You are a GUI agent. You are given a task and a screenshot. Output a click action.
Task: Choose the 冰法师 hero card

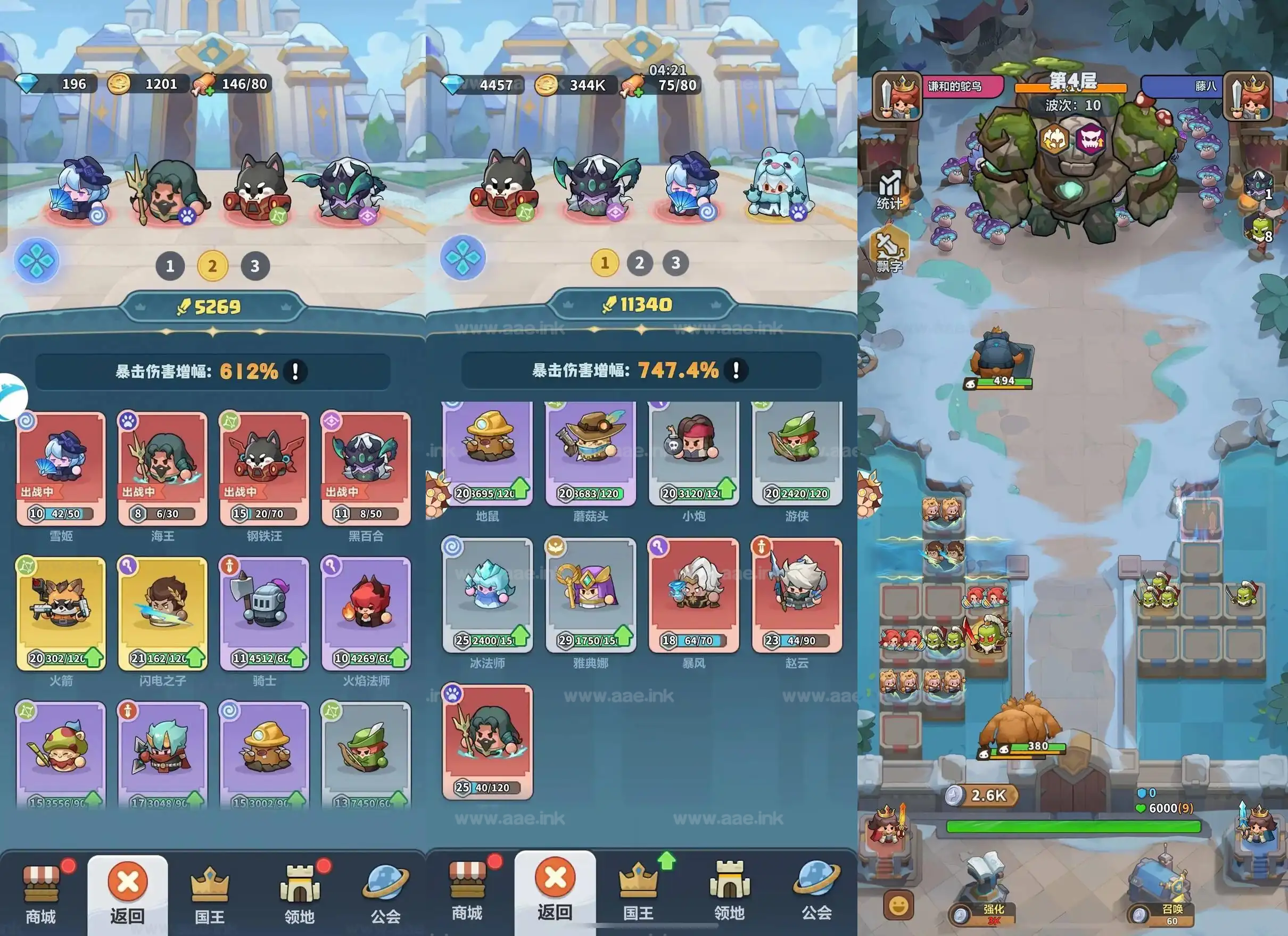point(488,595)
